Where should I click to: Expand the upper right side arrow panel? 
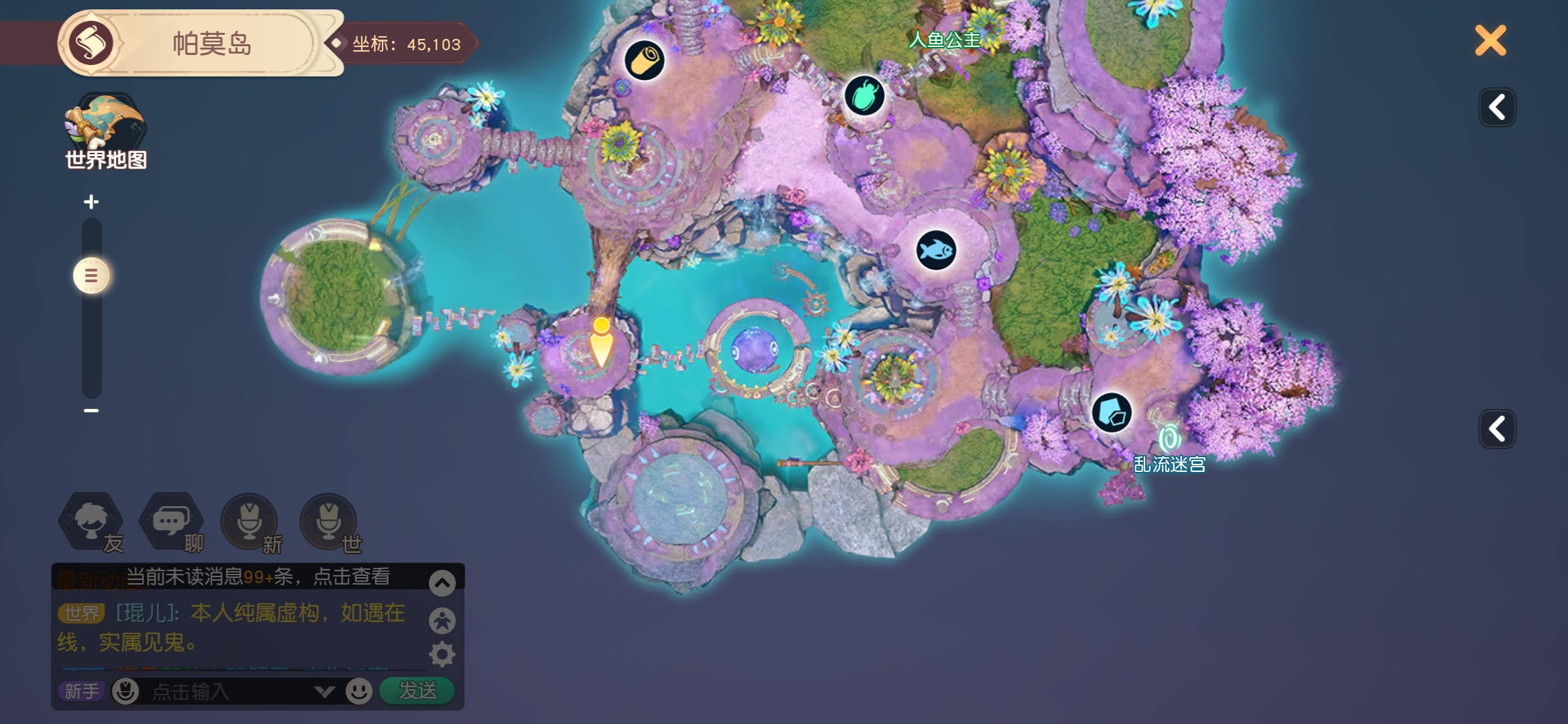(1497, 107)
